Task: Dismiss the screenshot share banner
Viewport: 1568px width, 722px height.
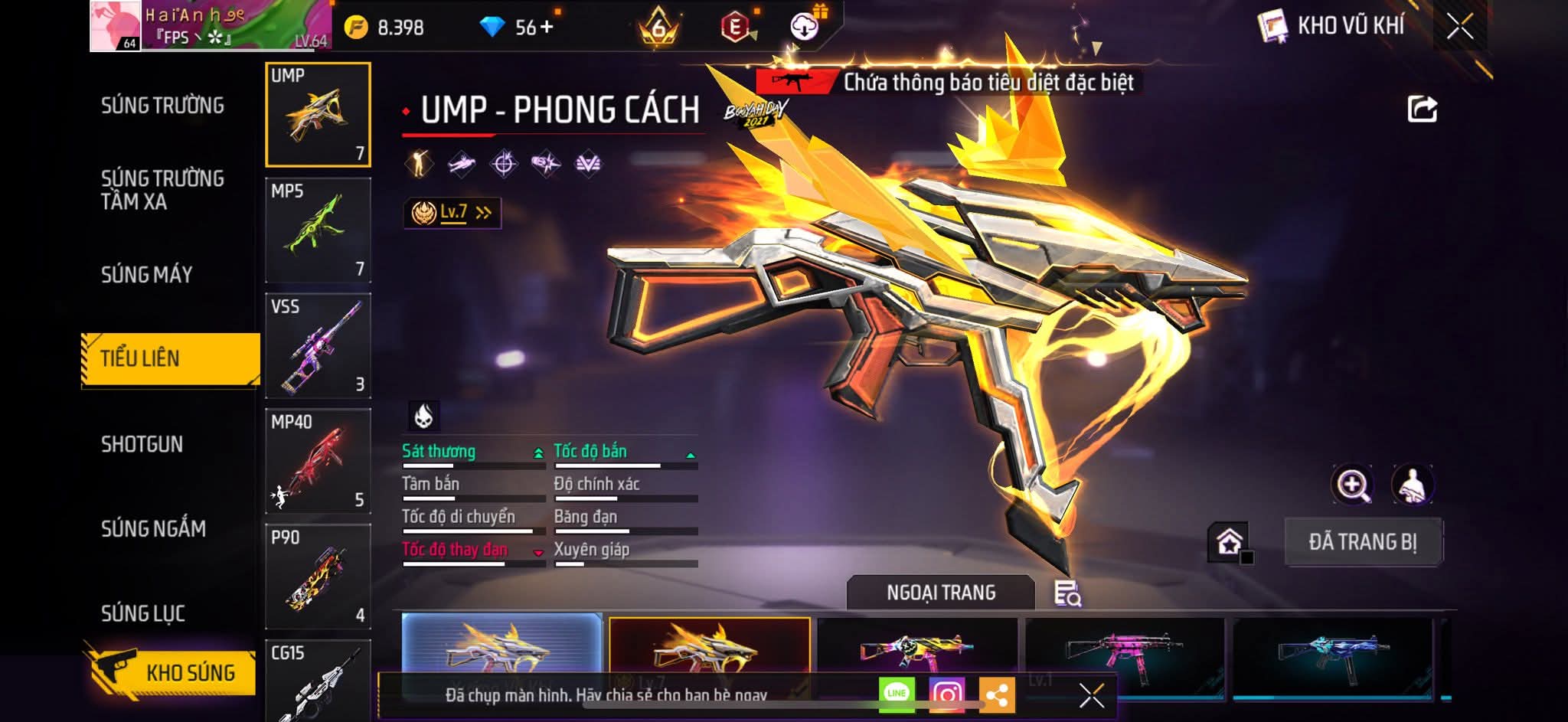Action: pos(1091,695)
